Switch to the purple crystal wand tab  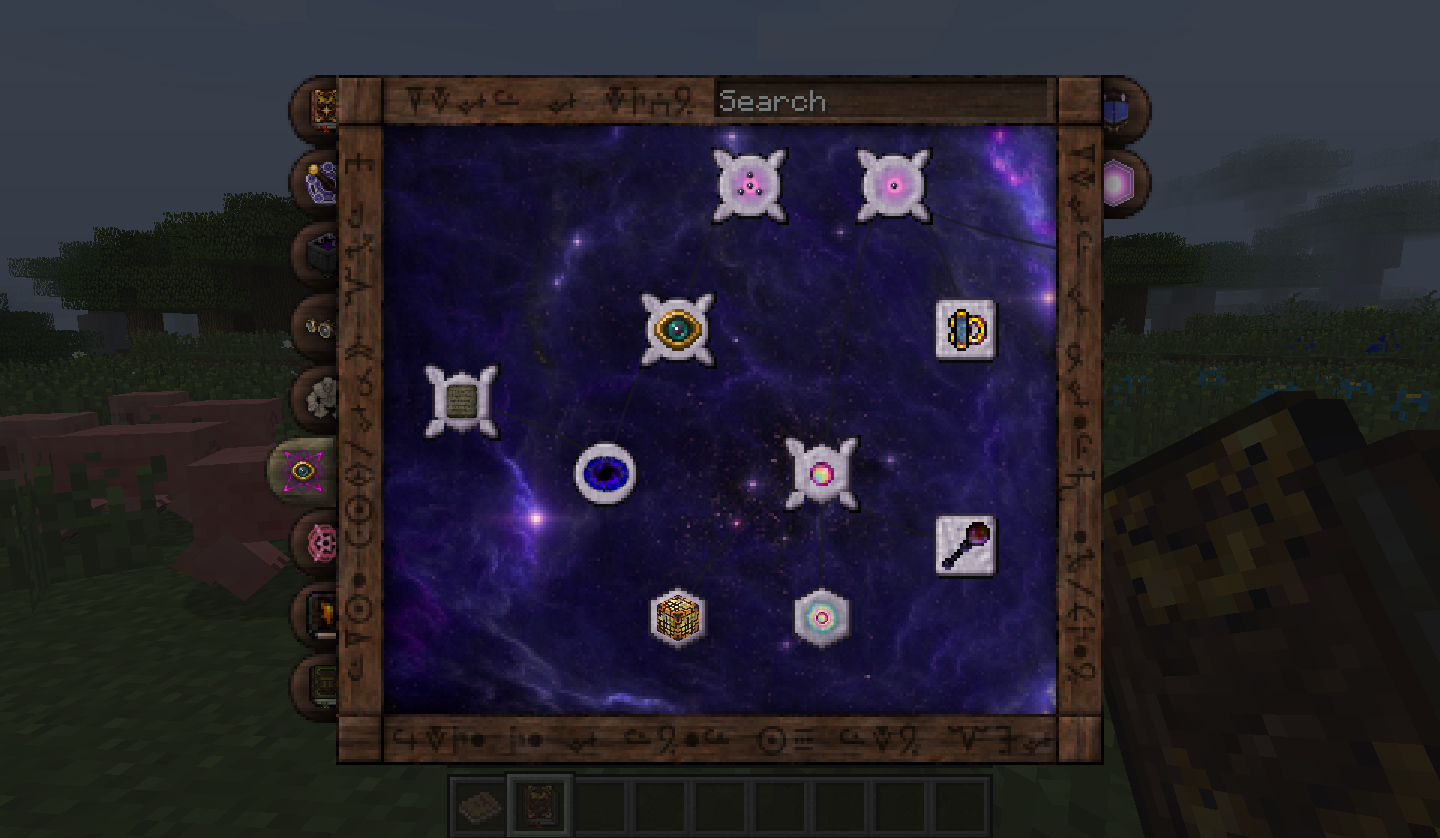pyautogui.click(x=320, y=181)
